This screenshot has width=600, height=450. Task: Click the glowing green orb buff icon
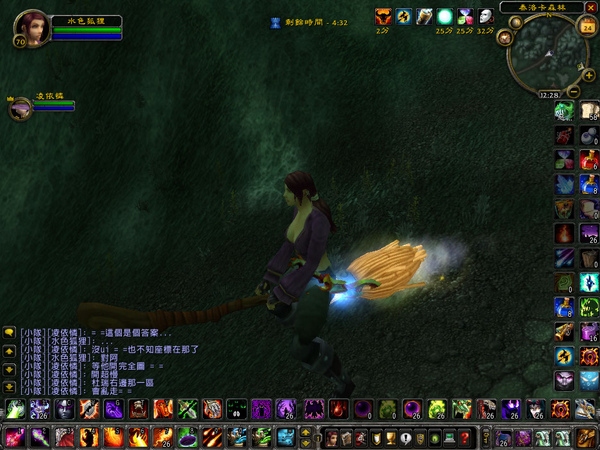click(x=444, y=16)
